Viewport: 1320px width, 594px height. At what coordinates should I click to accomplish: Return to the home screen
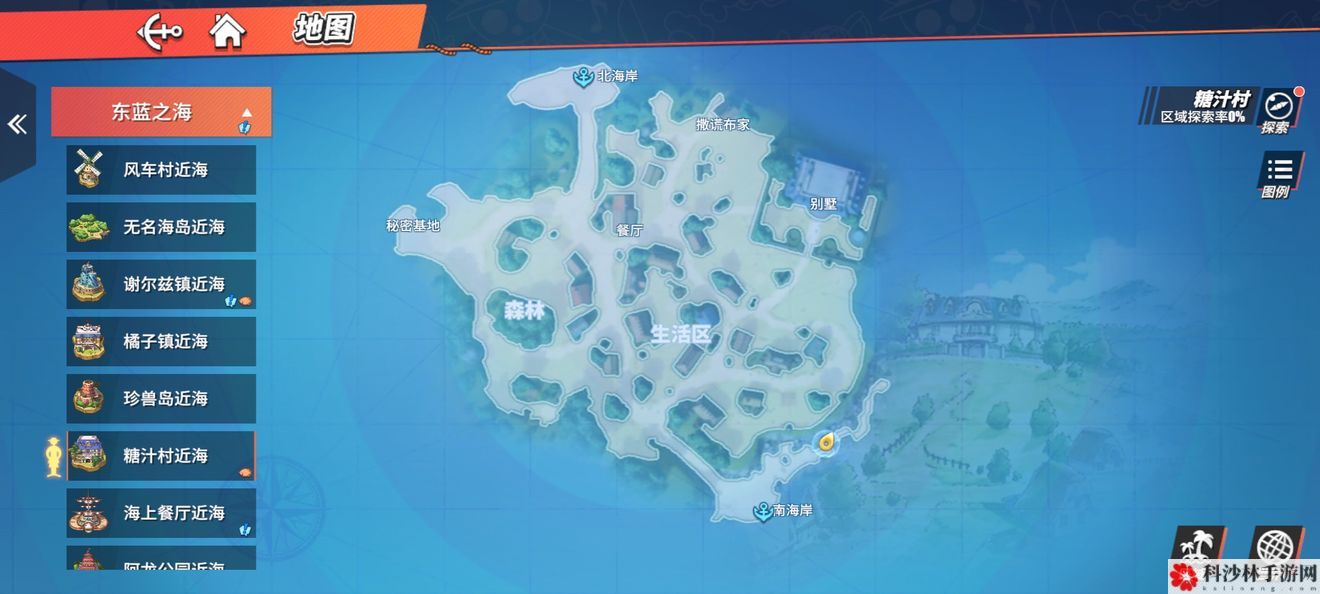(228, 31)
